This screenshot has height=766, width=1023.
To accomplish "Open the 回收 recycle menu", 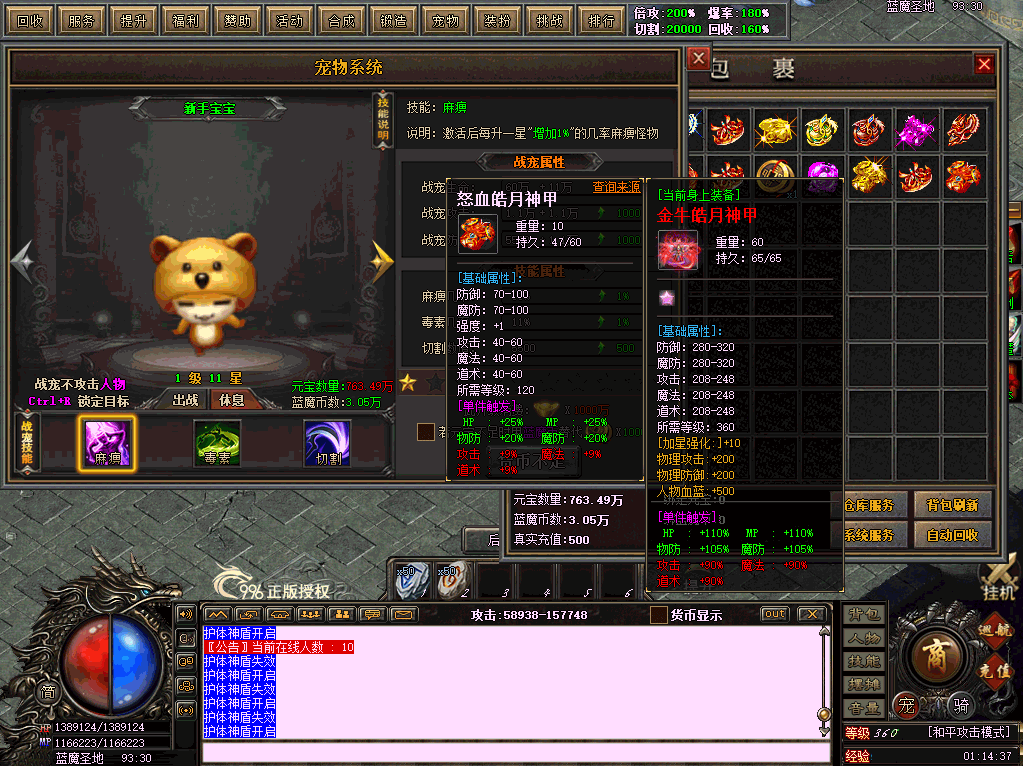I will pyautogui.click(x=31, y=20).
